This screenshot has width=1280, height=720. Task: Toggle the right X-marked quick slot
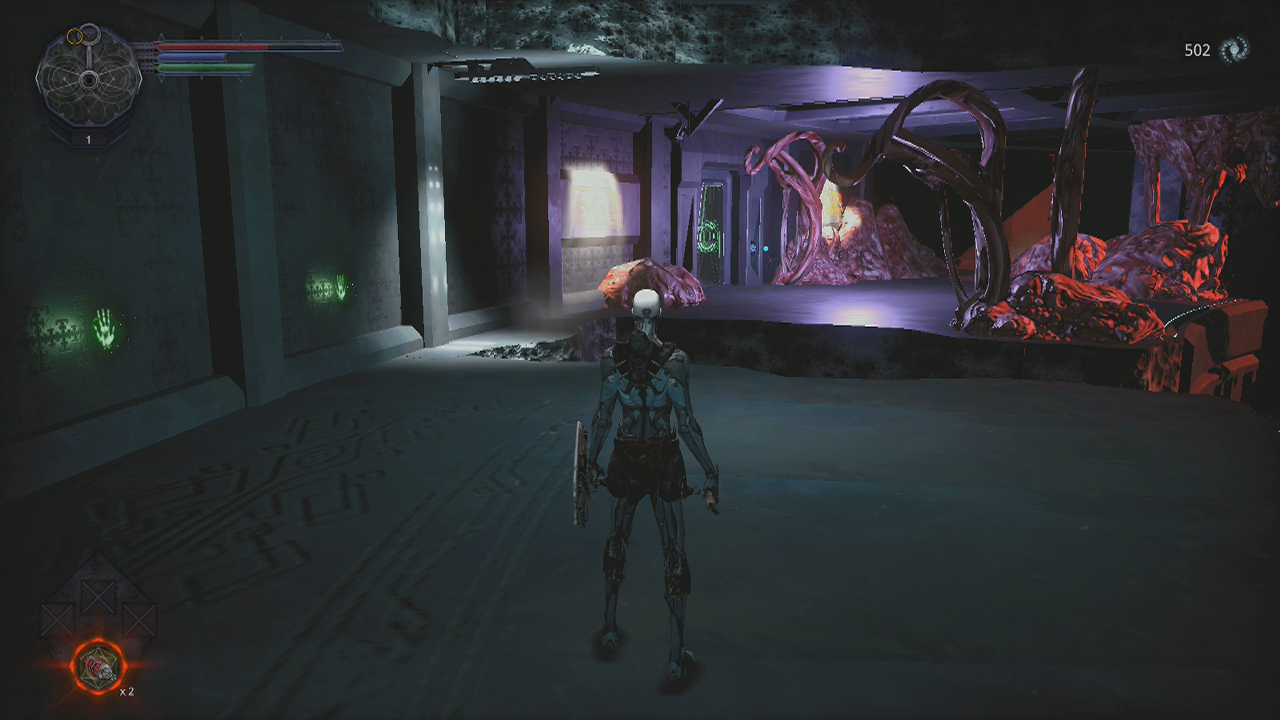tap(138, 619)
